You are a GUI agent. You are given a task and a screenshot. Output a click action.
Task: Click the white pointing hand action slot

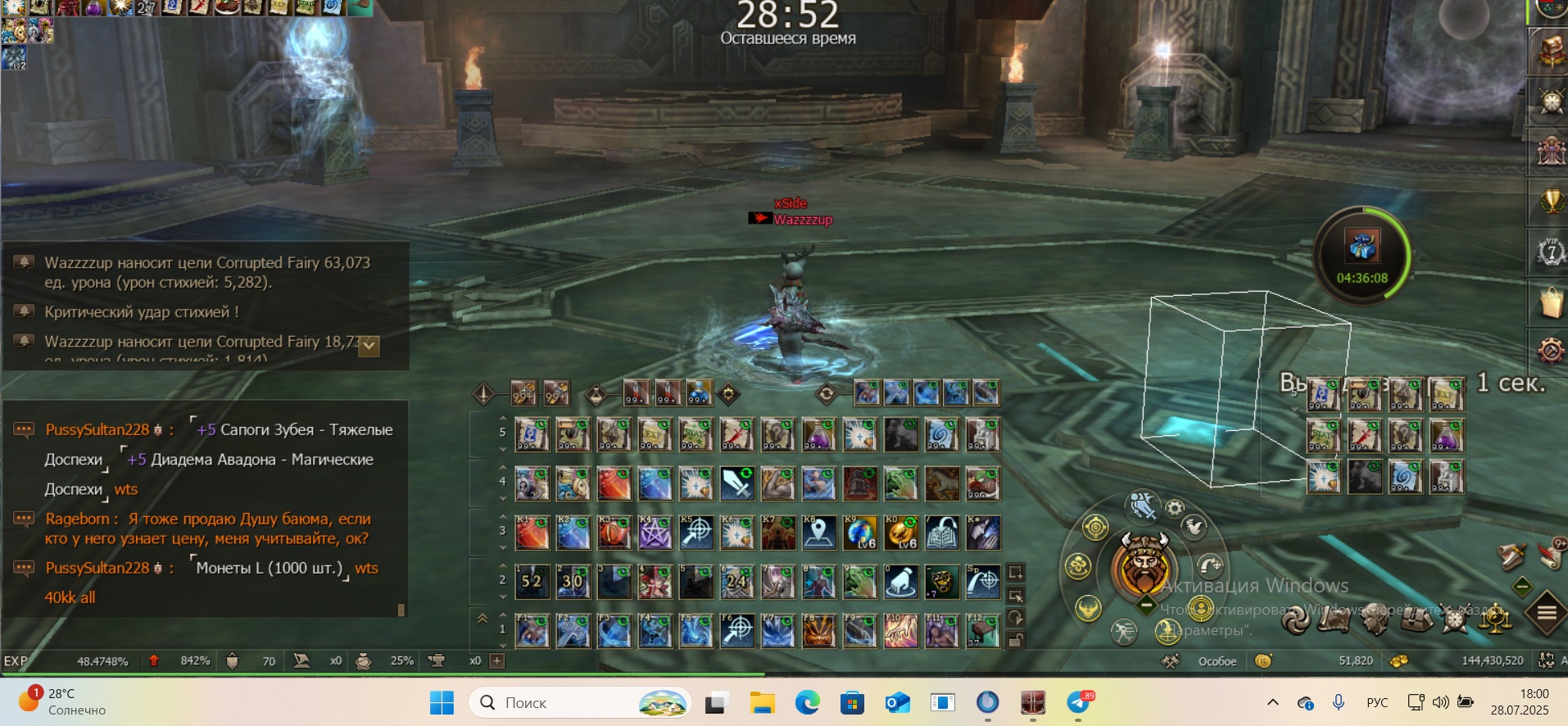point(900,582)
